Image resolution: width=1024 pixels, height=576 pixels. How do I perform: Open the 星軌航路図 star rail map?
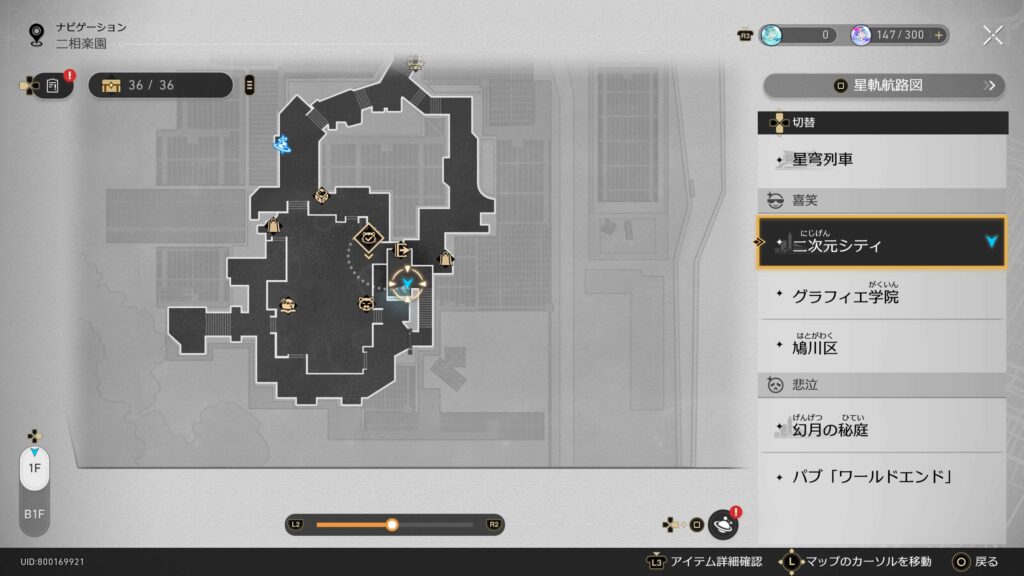coord(883,85)
